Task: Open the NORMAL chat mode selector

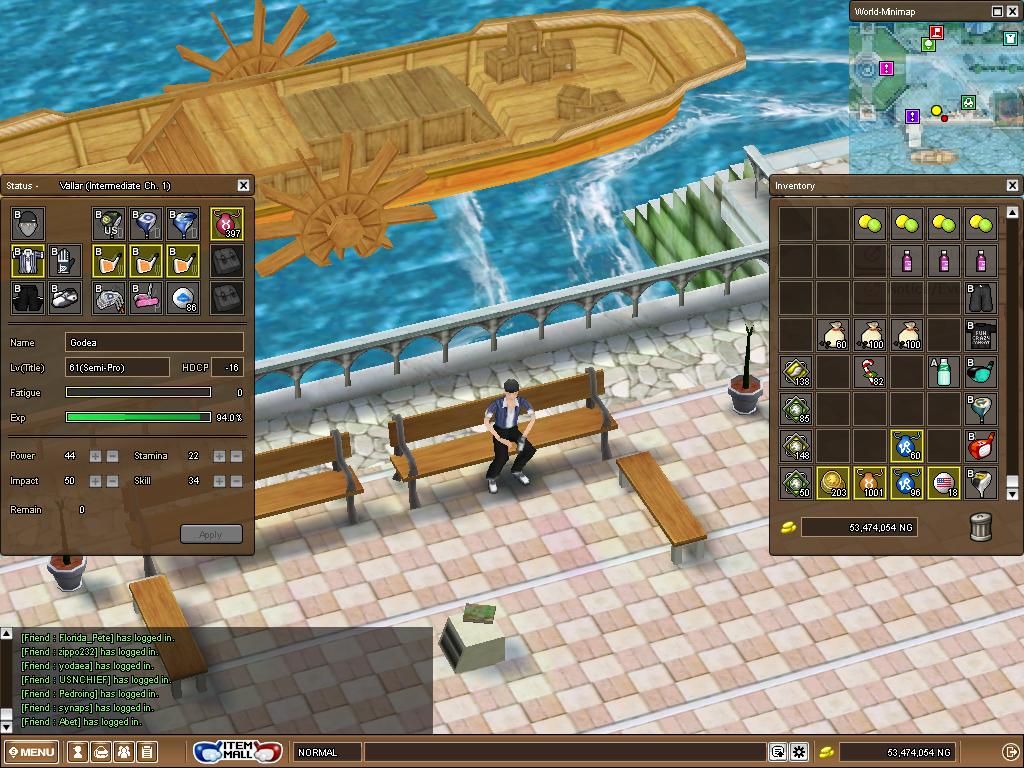Action: [327, 752]
